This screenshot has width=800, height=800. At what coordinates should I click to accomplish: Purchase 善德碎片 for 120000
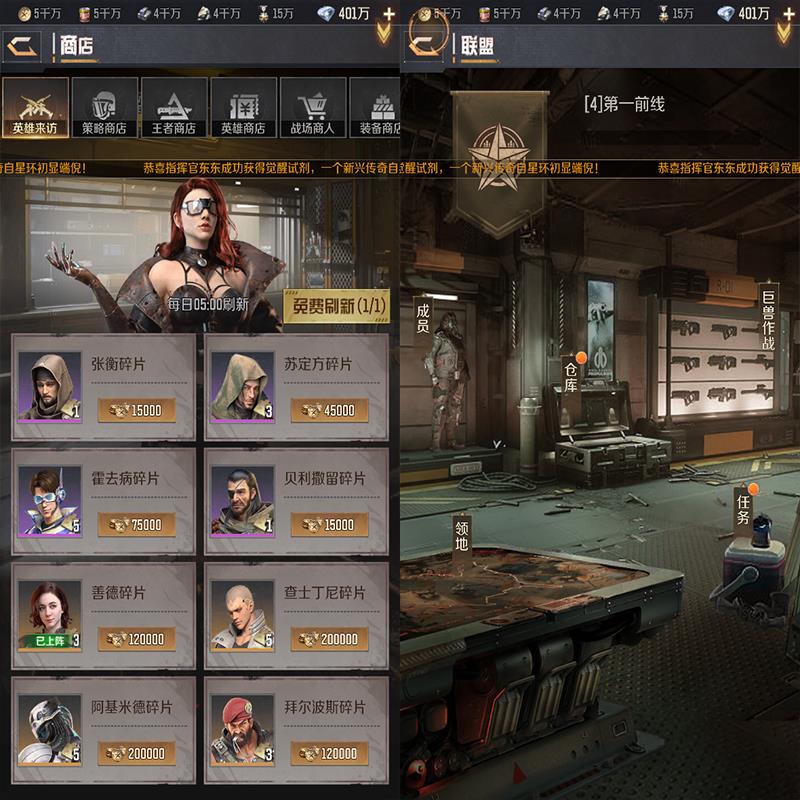tap(136, 638)
